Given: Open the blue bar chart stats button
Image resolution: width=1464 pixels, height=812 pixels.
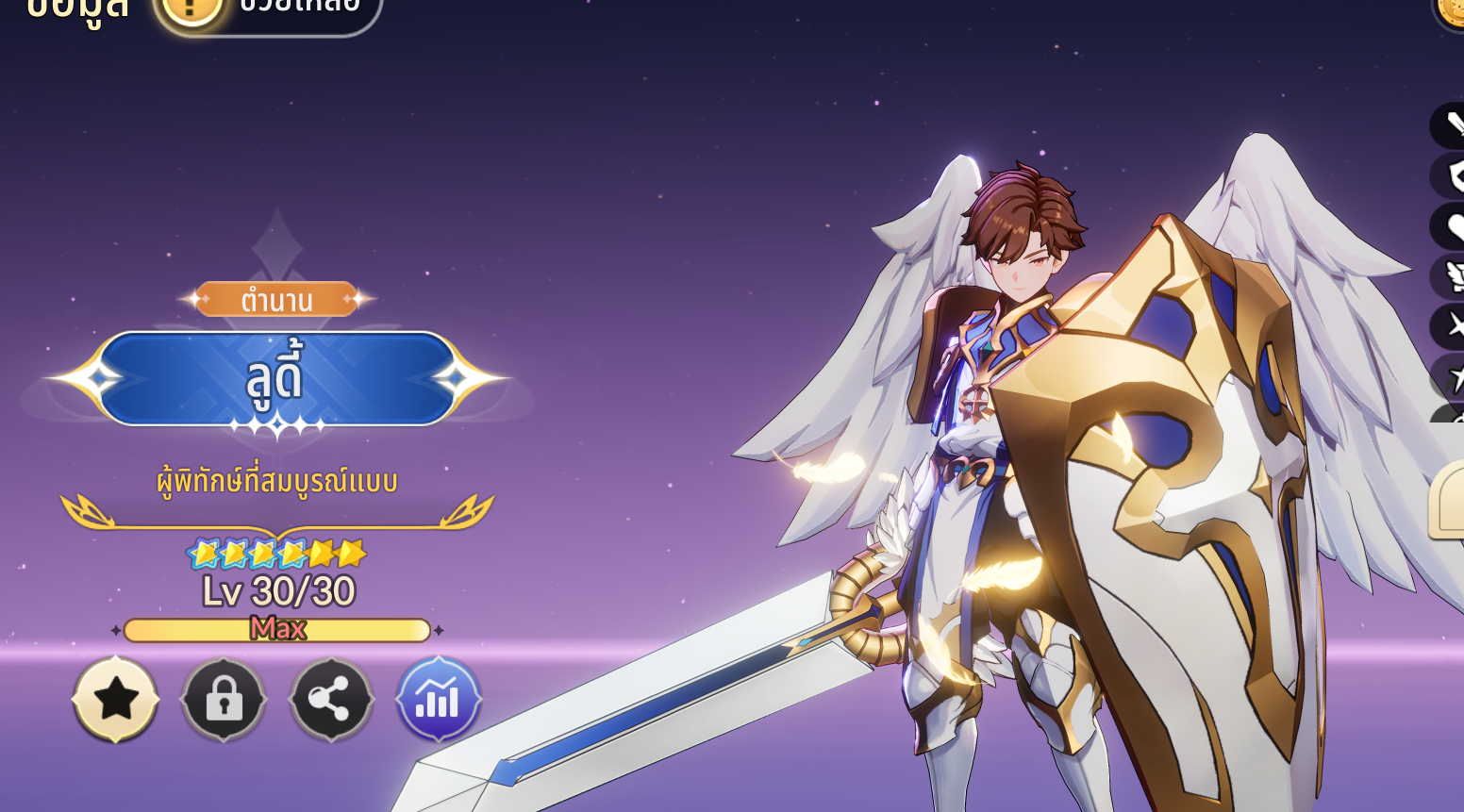Looking at the screenshot, I should (439, 700).
